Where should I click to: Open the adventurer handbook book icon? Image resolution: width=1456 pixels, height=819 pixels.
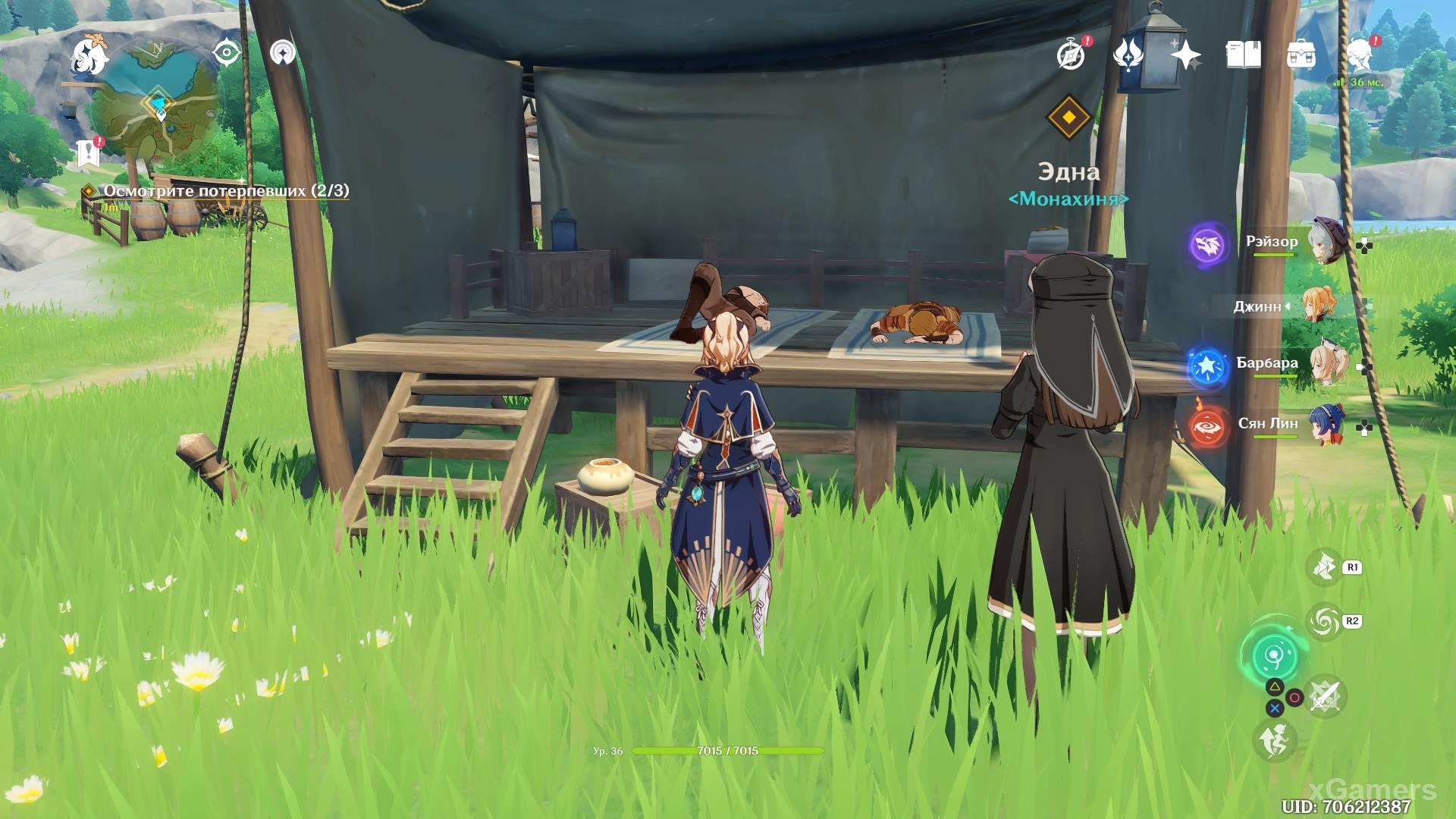pos(1243,55)
